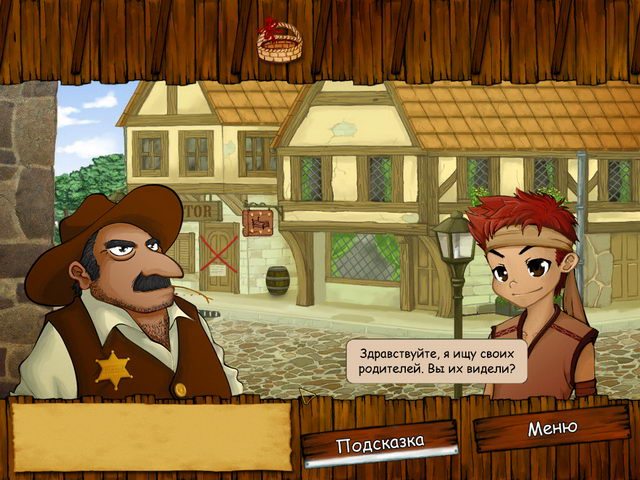Advance the boy's dialogue speech bubble
The height and width of the screenshot is (480, 640).
436,362
